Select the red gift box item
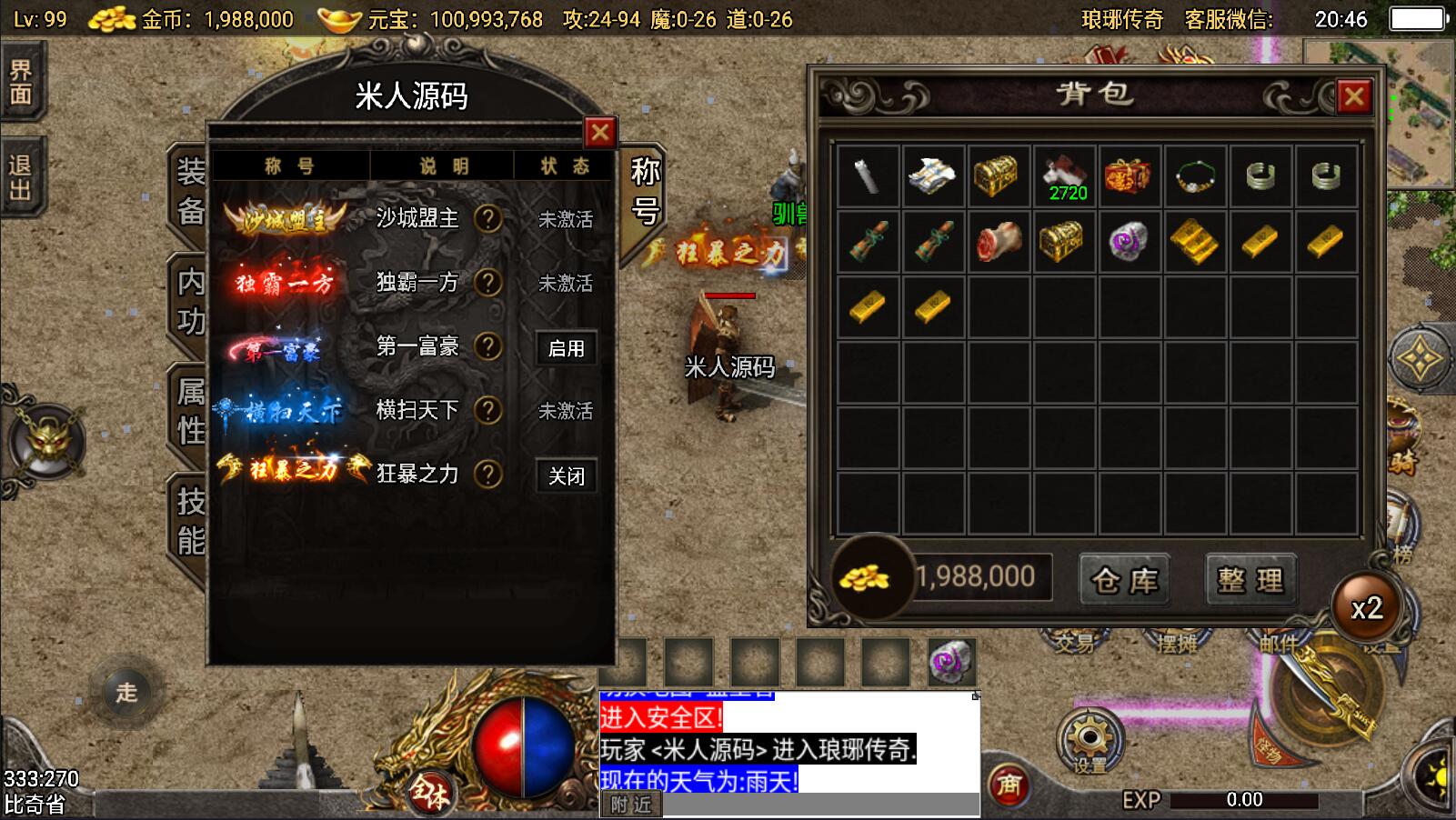Image resolution: width=1456 pixels, height=820 pixels. click(x=1130, y=176)
